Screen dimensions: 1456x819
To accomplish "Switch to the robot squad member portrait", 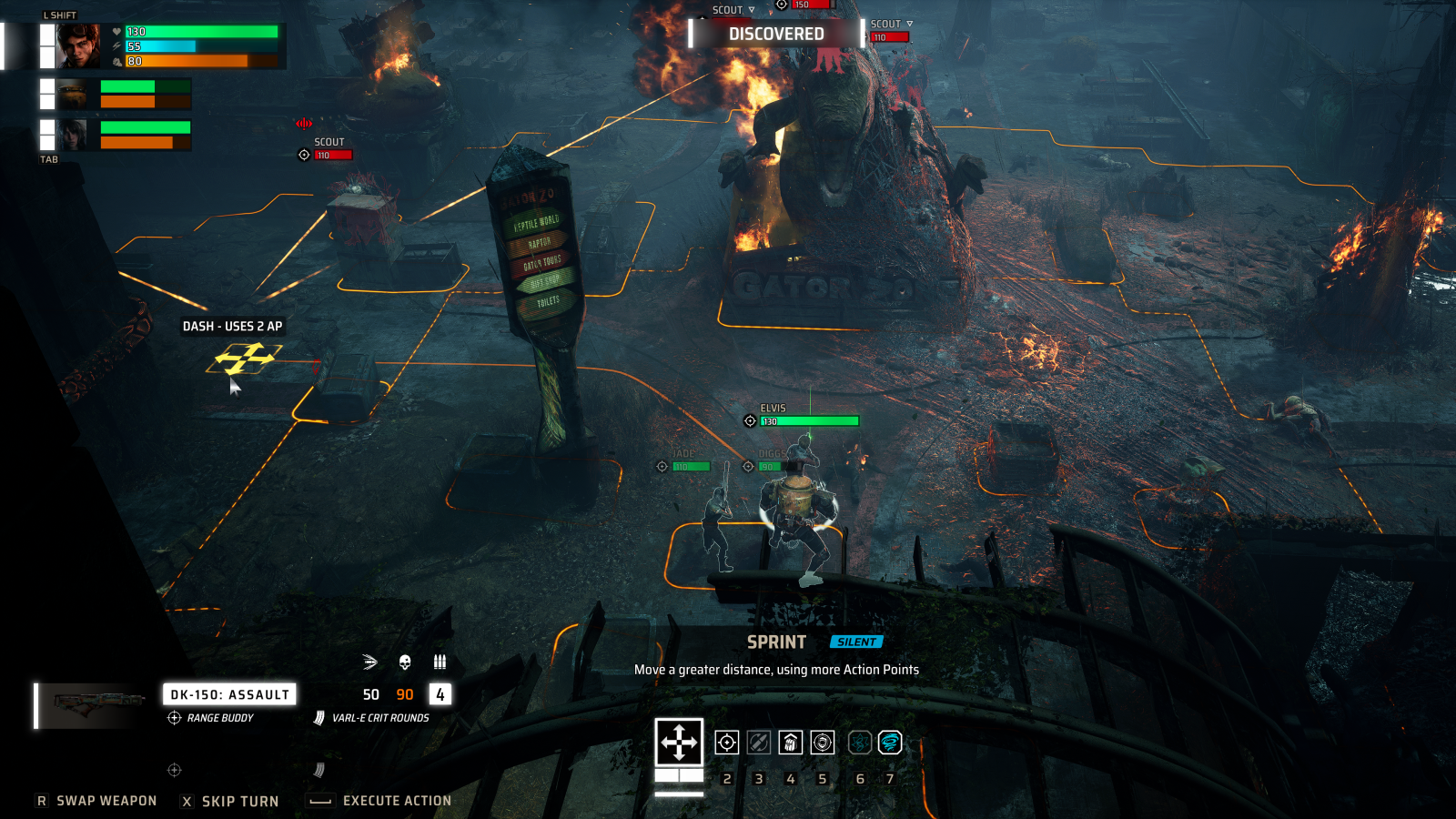I will 73,94.
